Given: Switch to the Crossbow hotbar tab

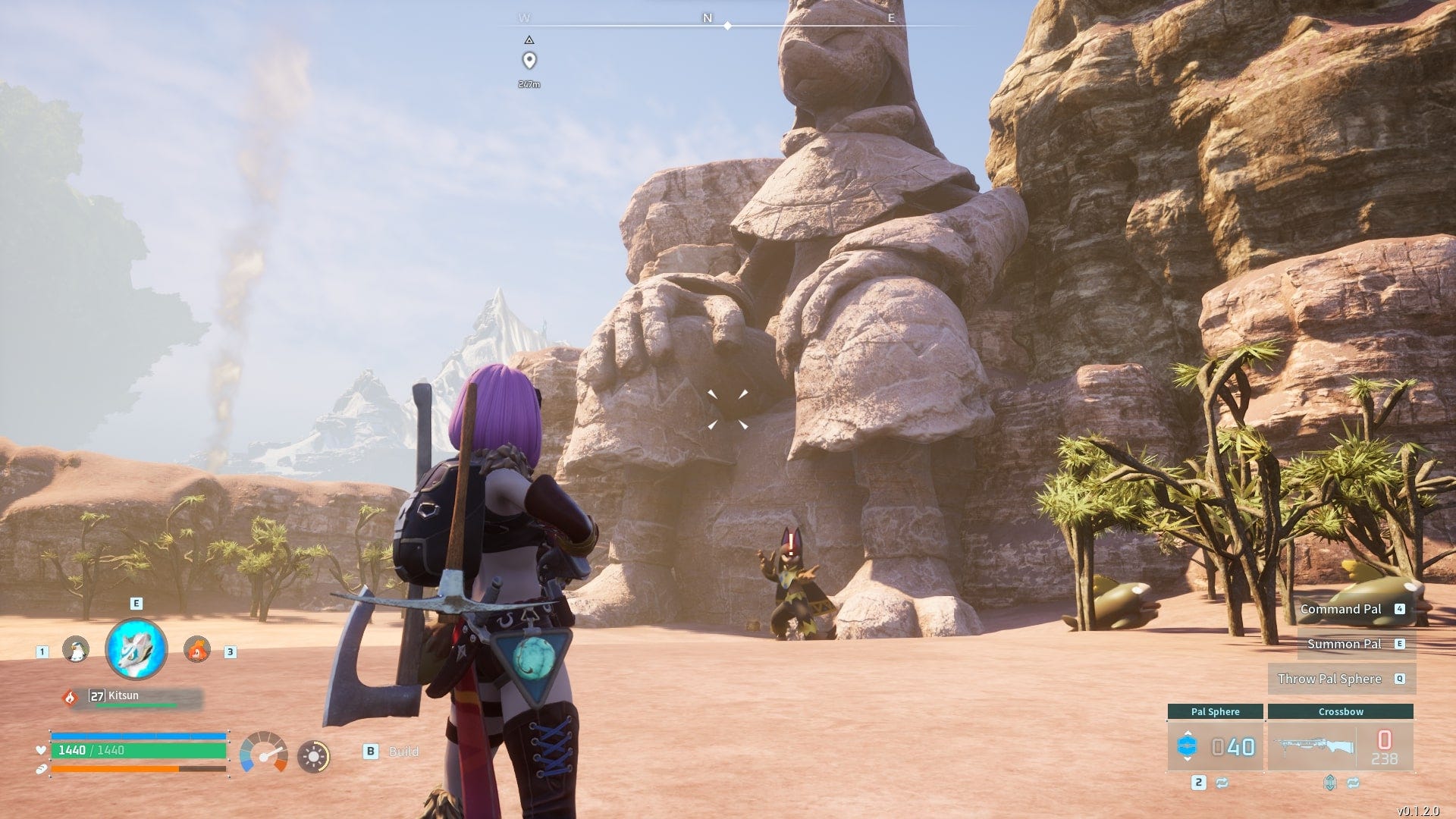Looking at the screenshot, I should pos(1341,712).
